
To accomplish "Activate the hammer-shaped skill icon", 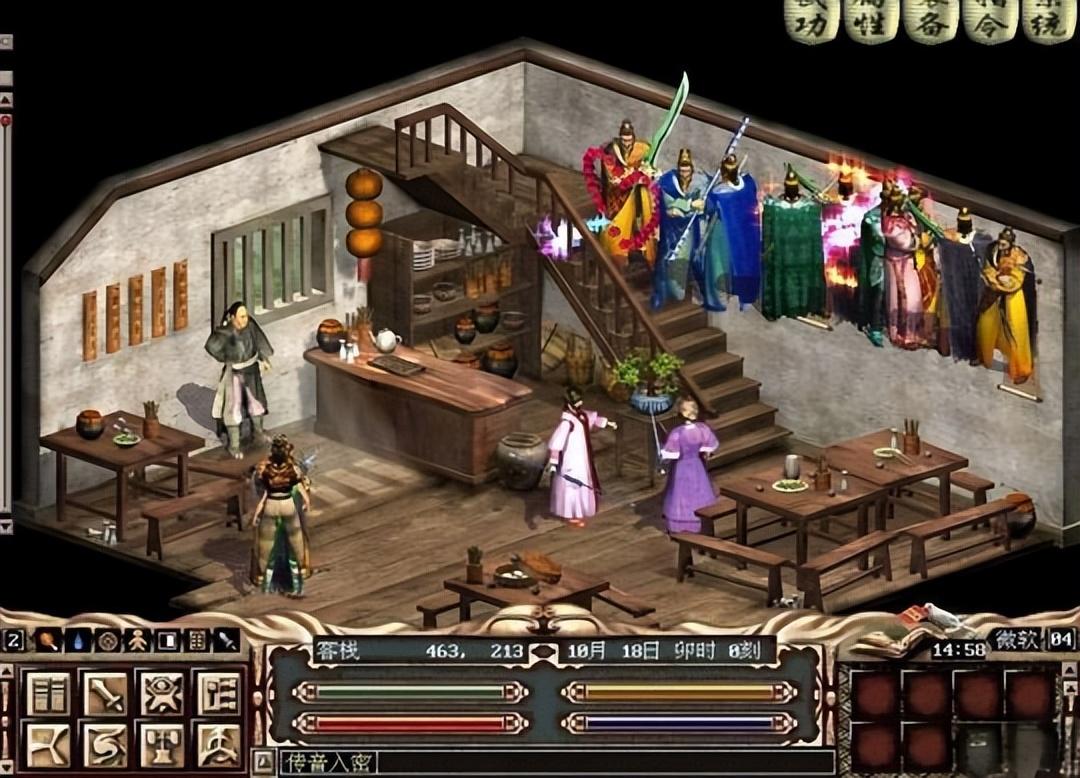I will pyautogui.click(x=162, y=745).
